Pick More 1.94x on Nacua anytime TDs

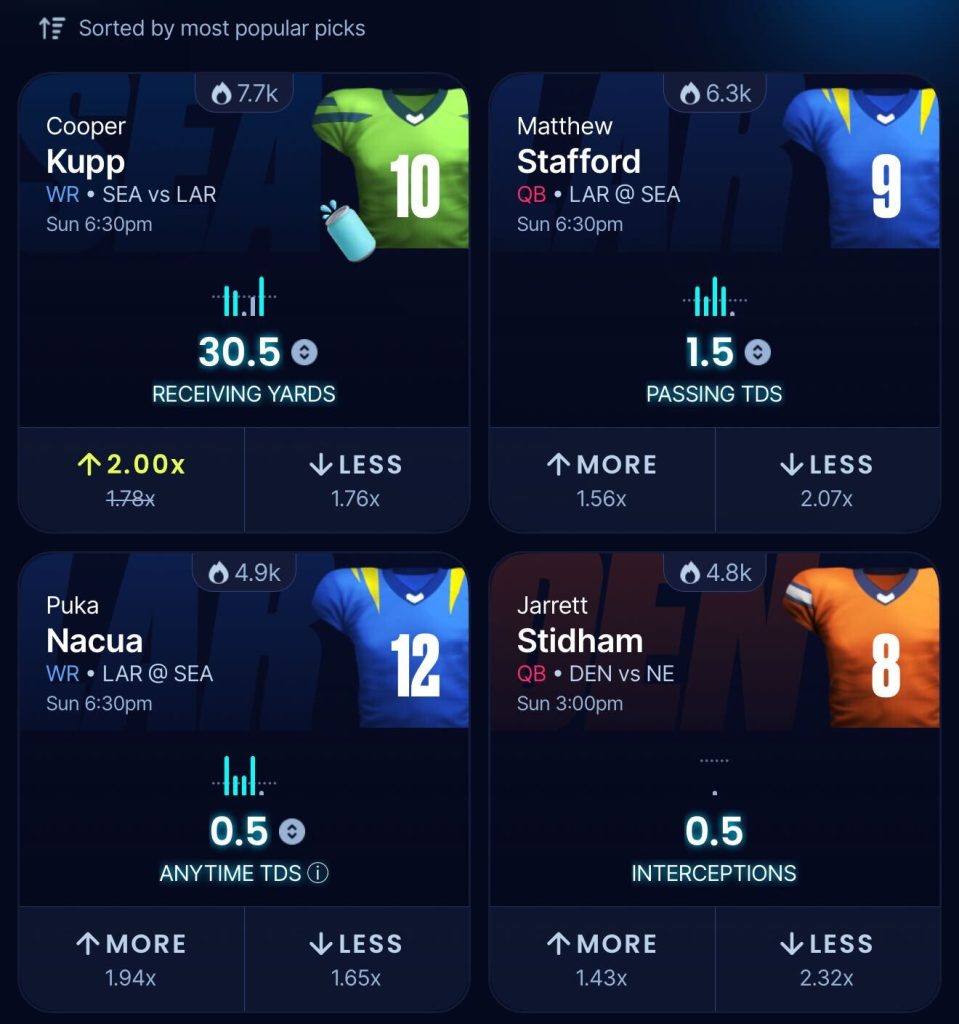[131, 958]
